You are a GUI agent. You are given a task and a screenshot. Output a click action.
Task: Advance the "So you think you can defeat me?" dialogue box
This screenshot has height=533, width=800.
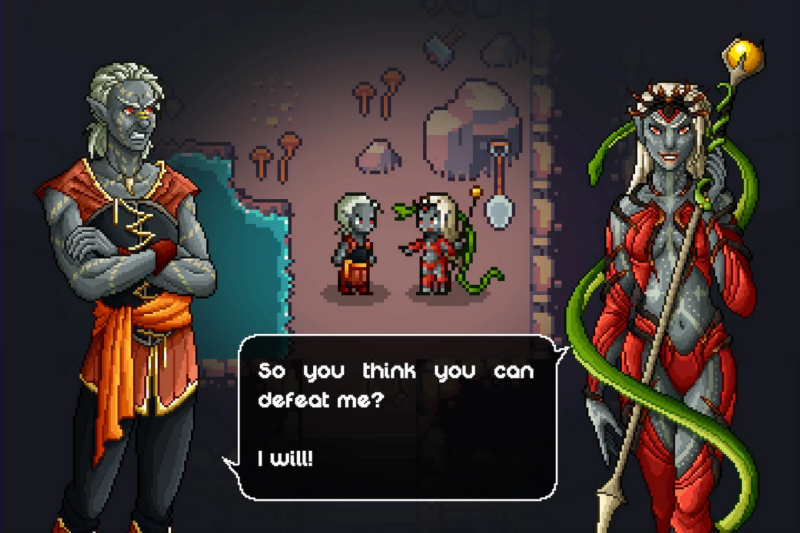(x=397, y=416)
